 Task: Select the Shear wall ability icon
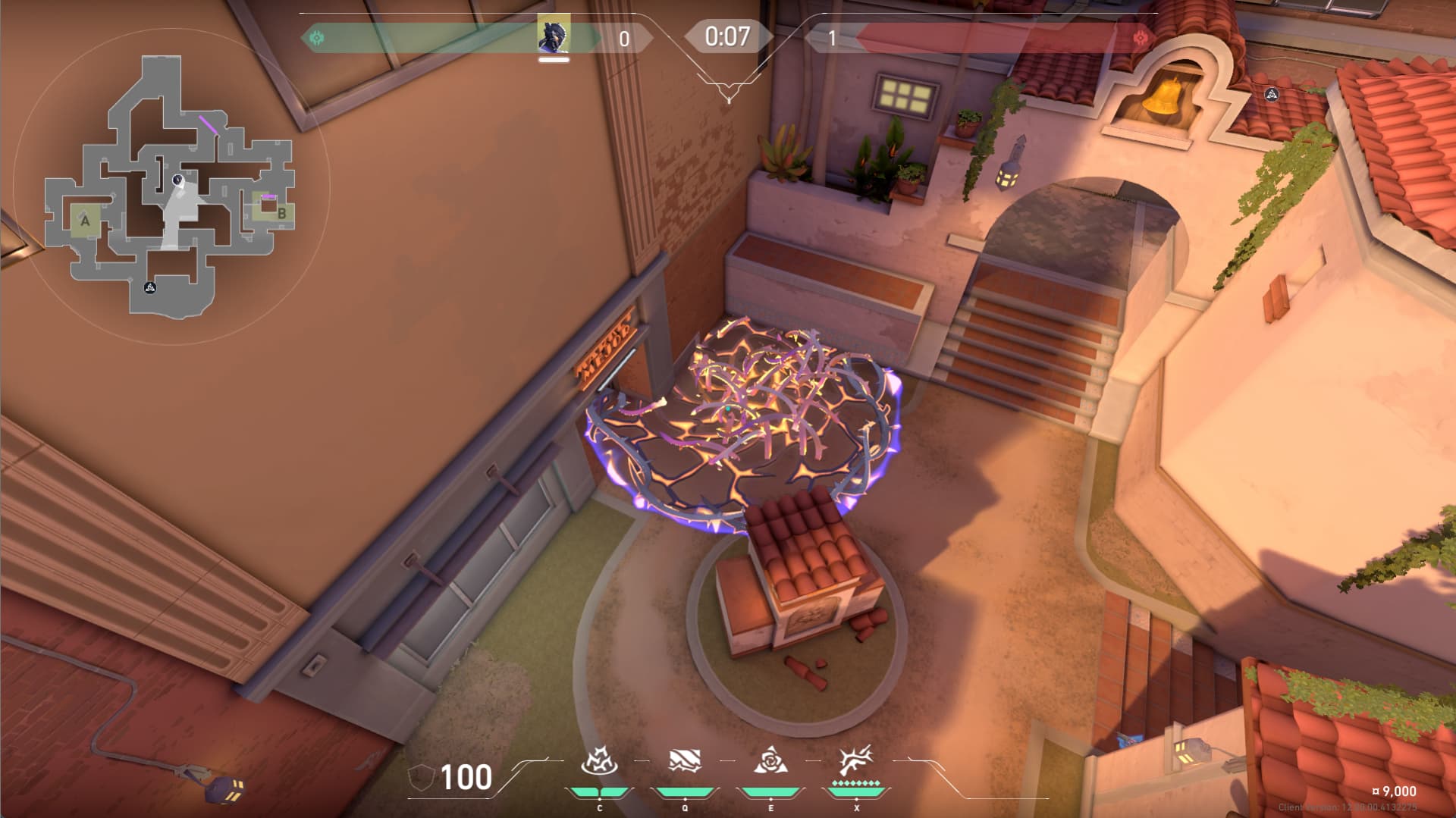point(685,761)
